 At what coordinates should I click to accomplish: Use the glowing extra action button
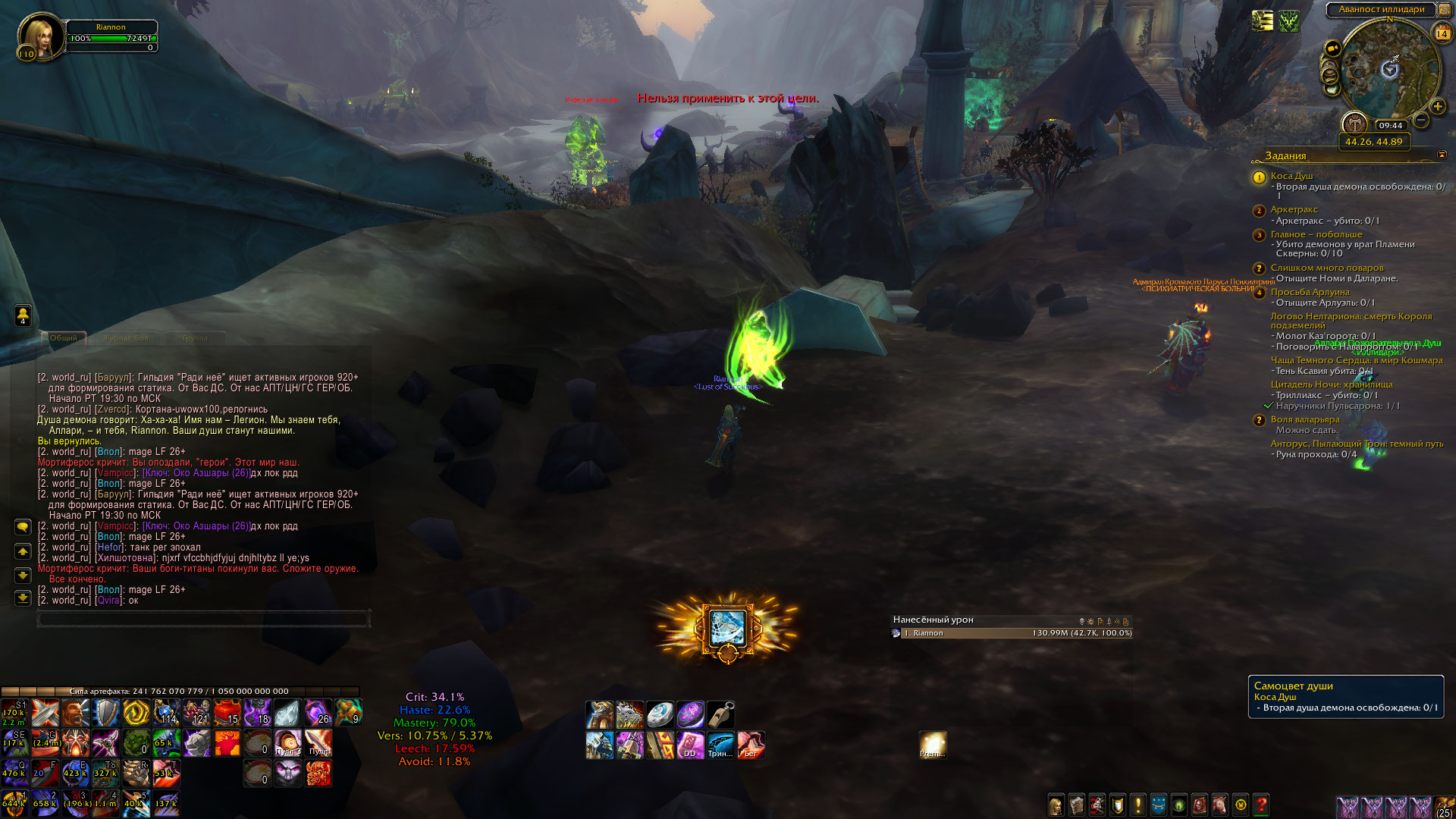pos(727,628)
